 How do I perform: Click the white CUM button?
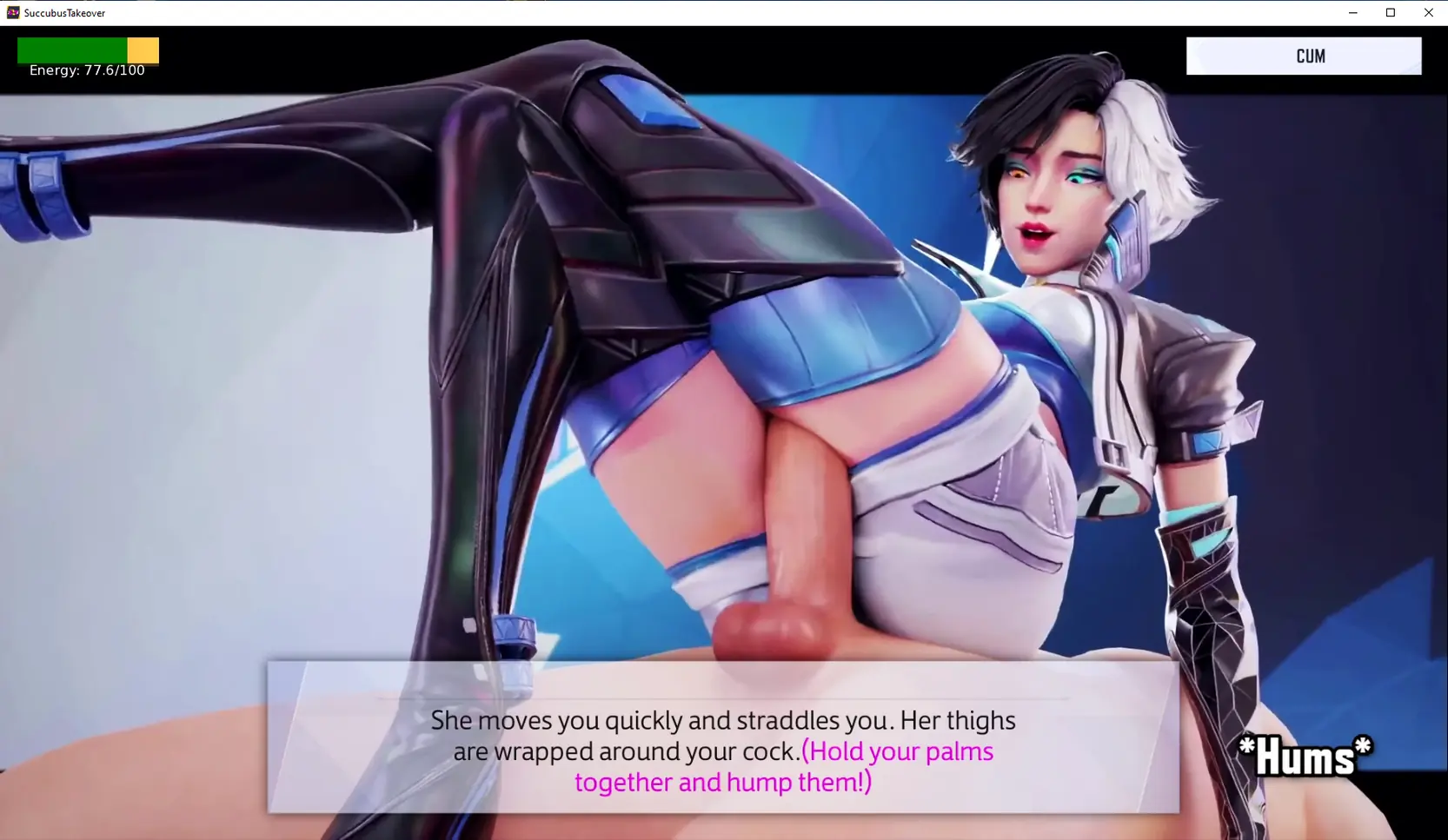coord(1303,56)
